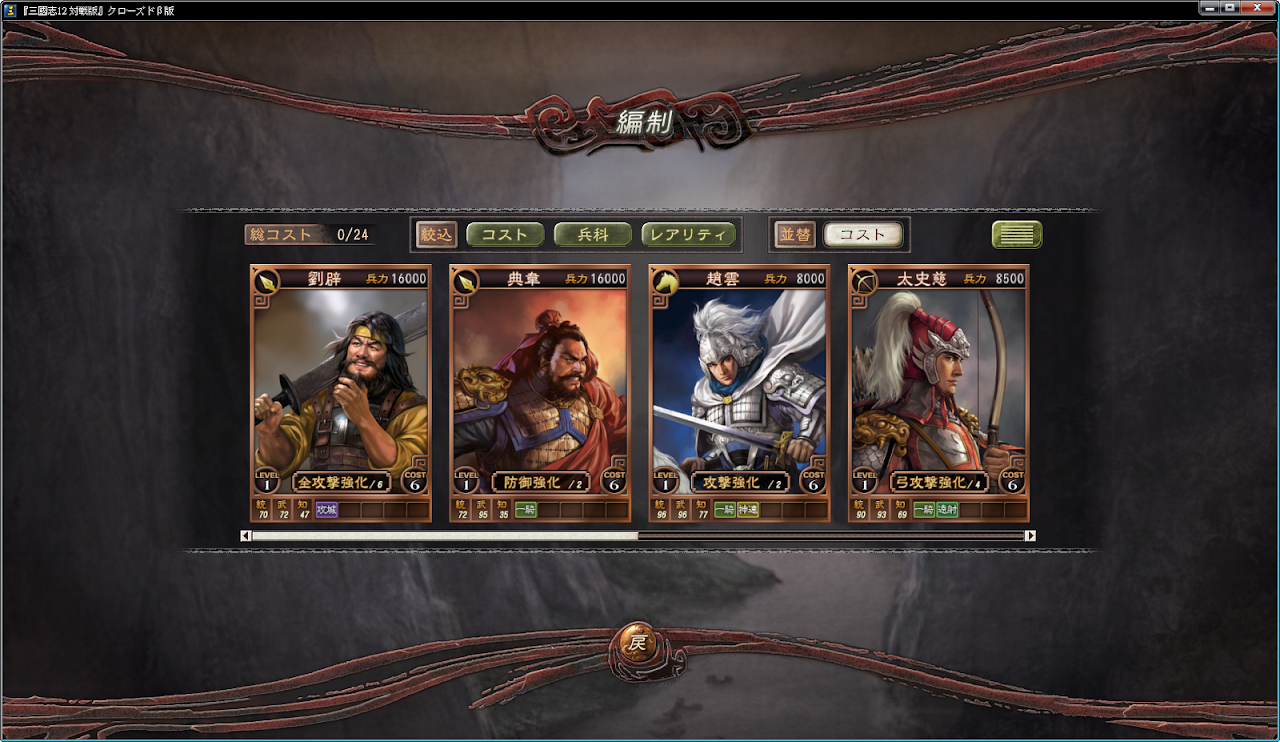This screenshot has width=1280, height=742.
Task: Filter cards by 兵科
Action: (x=593, y=235)
